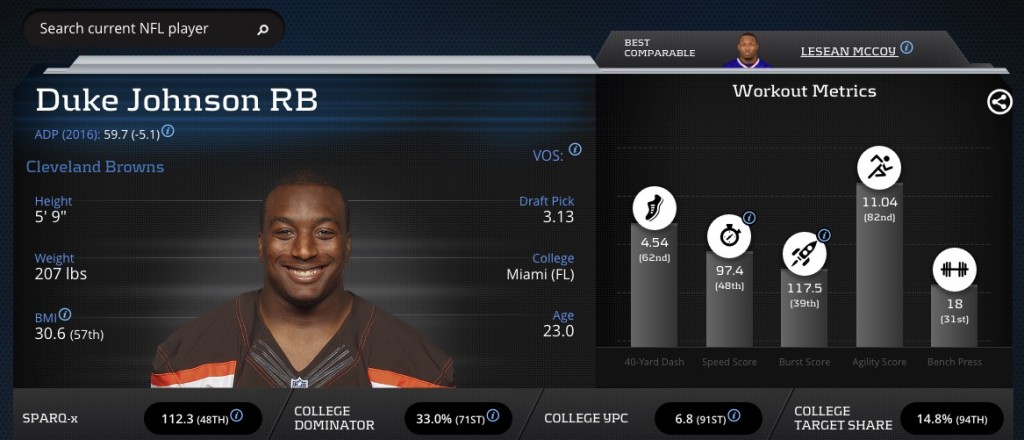
Task: Show the info tooltip beside ADP (2016)
Action: (x=168, y=131)
